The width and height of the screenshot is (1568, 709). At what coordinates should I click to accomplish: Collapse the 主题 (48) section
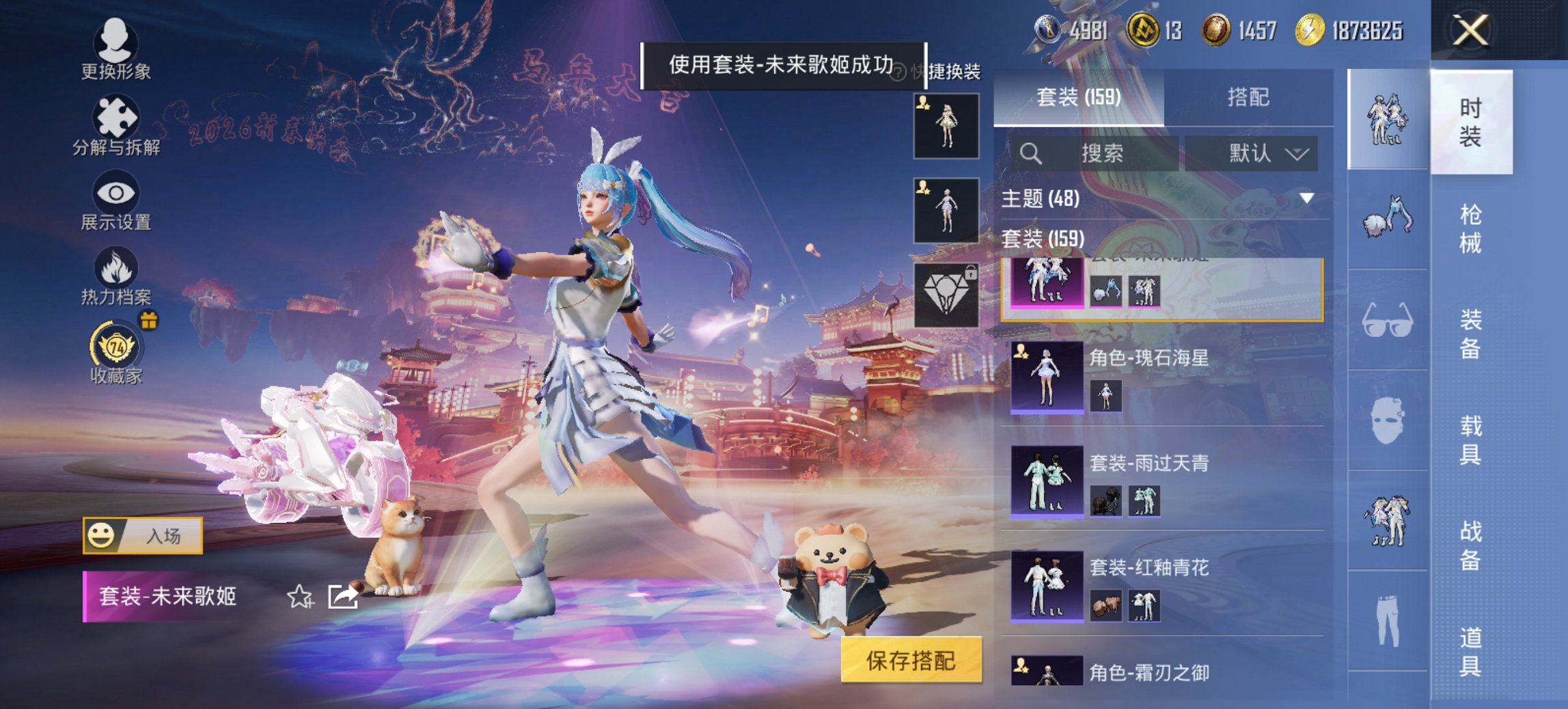[1306, 198]
